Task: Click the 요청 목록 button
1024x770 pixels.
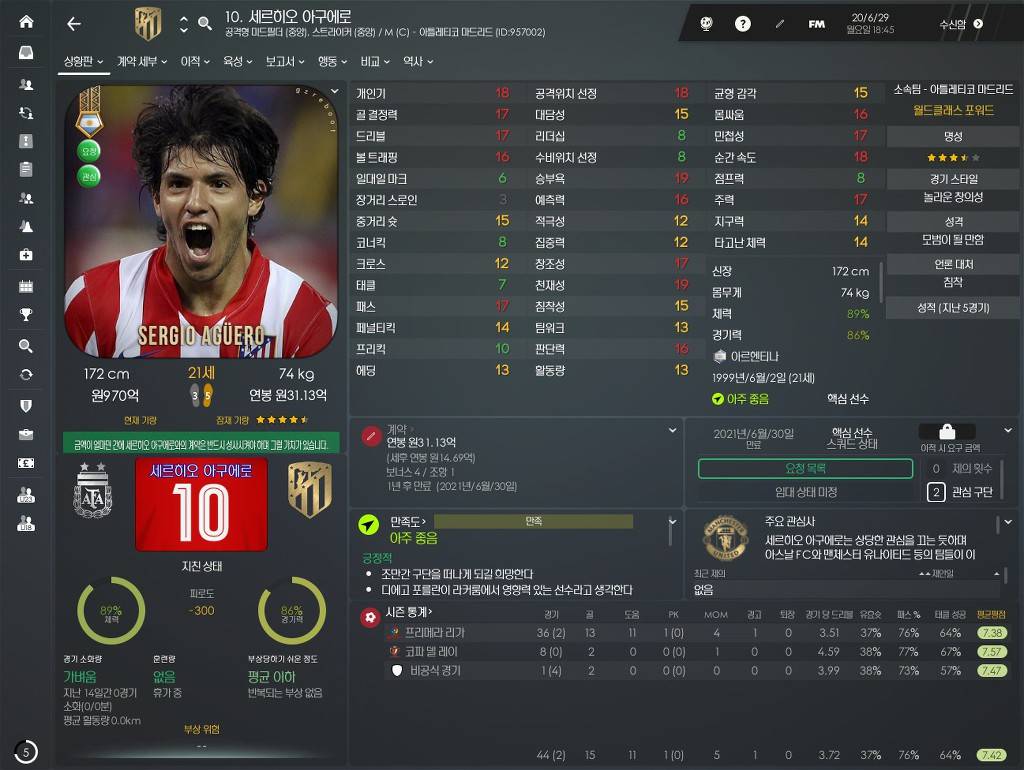Action: pyautogui.click(x=805, y=469)
